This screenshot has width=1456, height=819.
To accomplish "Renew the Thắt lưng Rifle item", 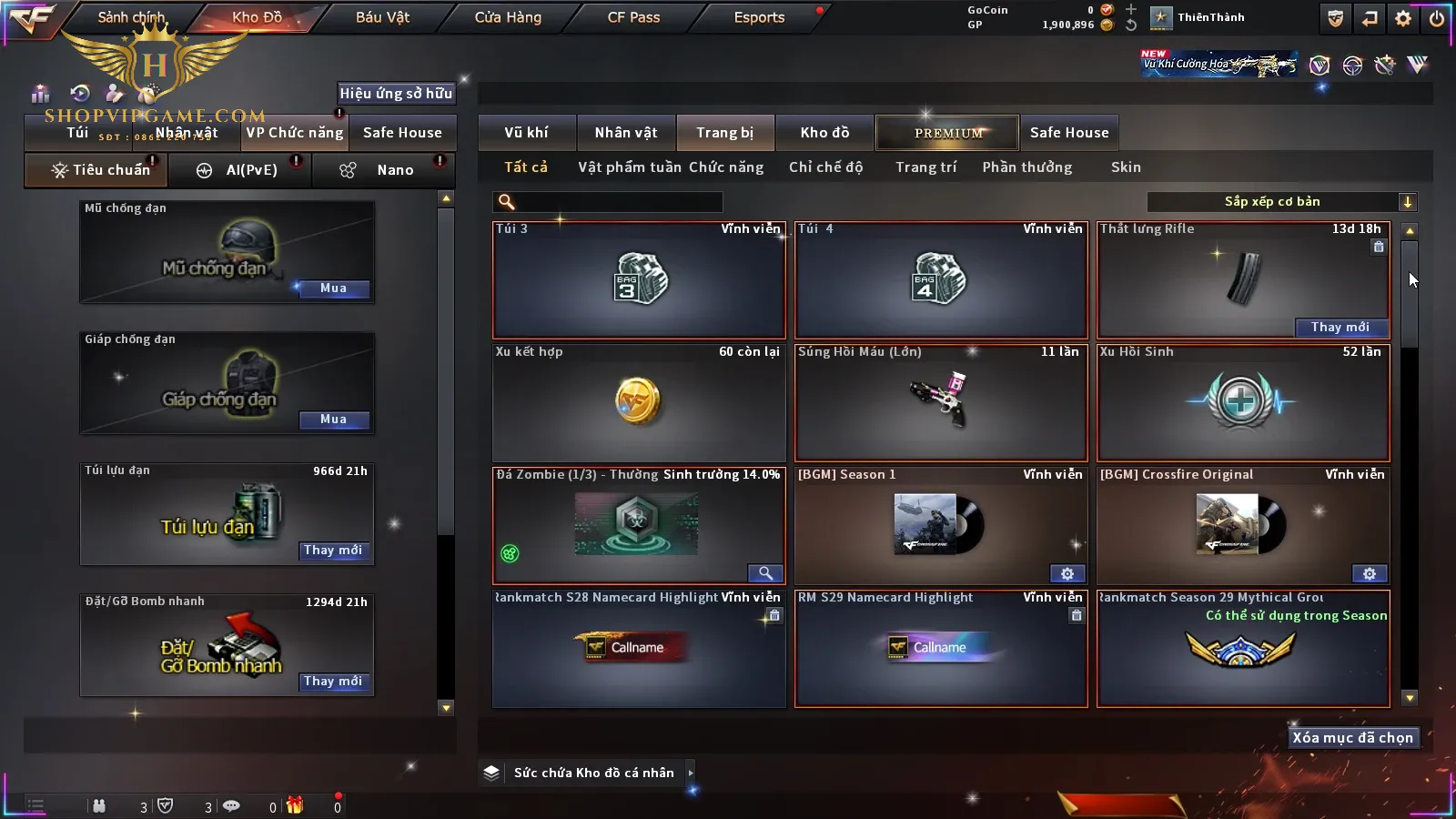I will [1340, 328].
